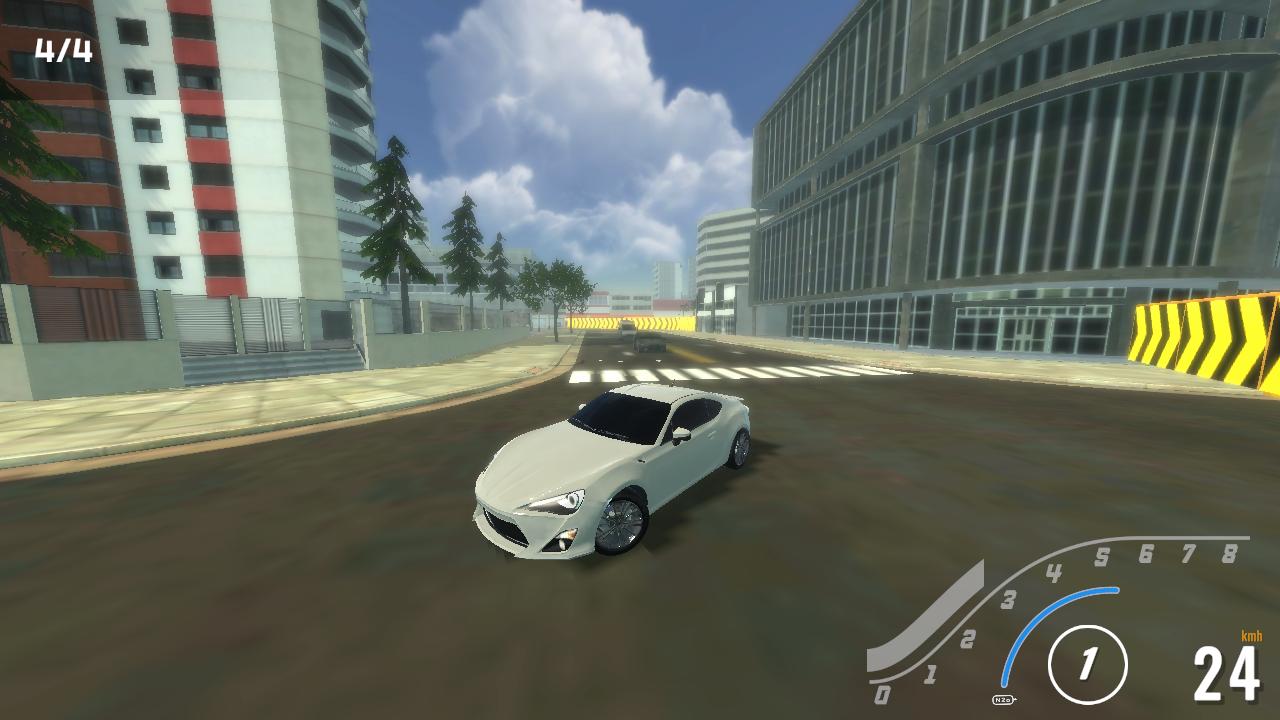This screenshot has width=1280, height=720.
Task: Click the car's front left headlight
Action: click(x=552, y=502)
